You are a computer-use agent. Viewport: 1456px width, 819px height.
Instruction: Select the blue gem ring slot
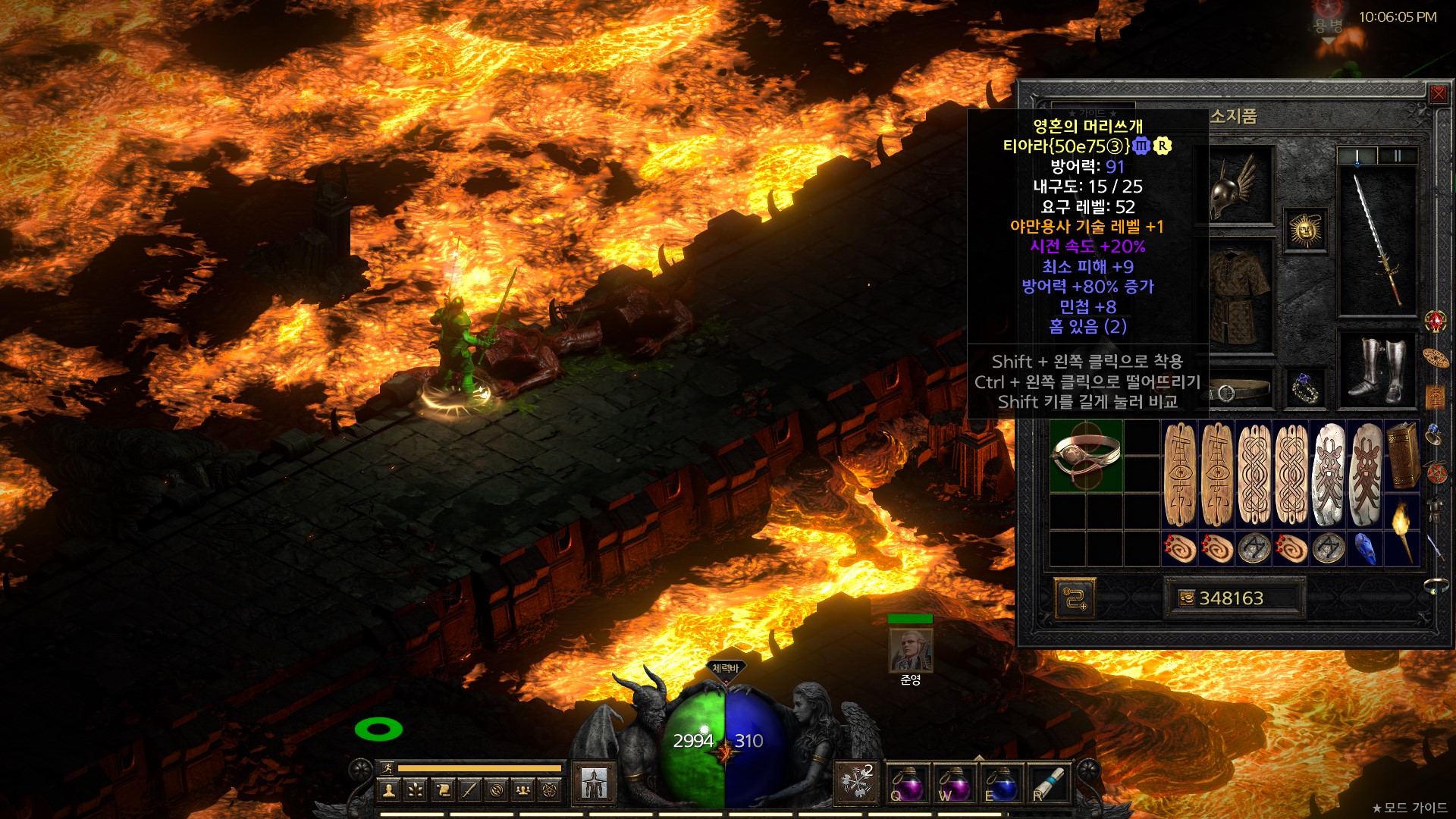click(1305, 388)
